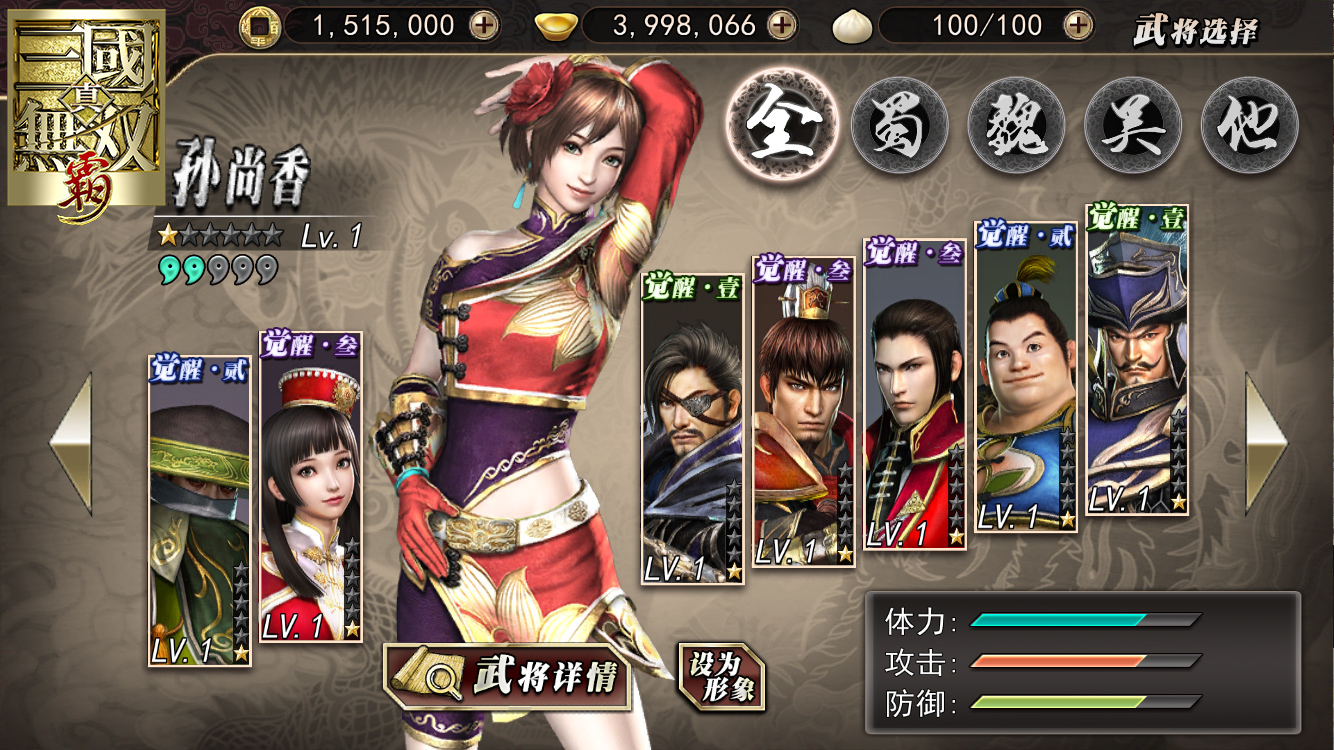Choose the 魏 Wei faction tab
Image resolution: width=1334 pixels, height=750 pixels.
point(1016,126)
